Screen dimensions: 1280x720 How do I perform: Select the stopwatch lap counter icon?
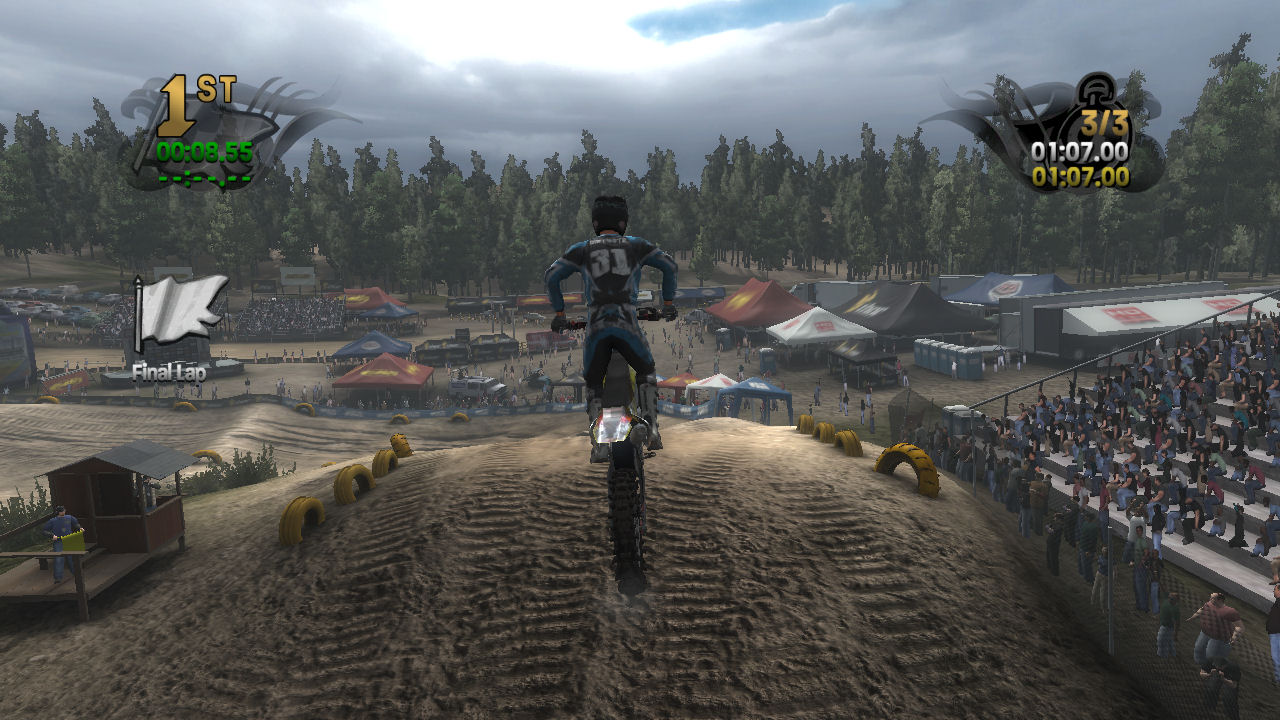tap(1098, 97)
